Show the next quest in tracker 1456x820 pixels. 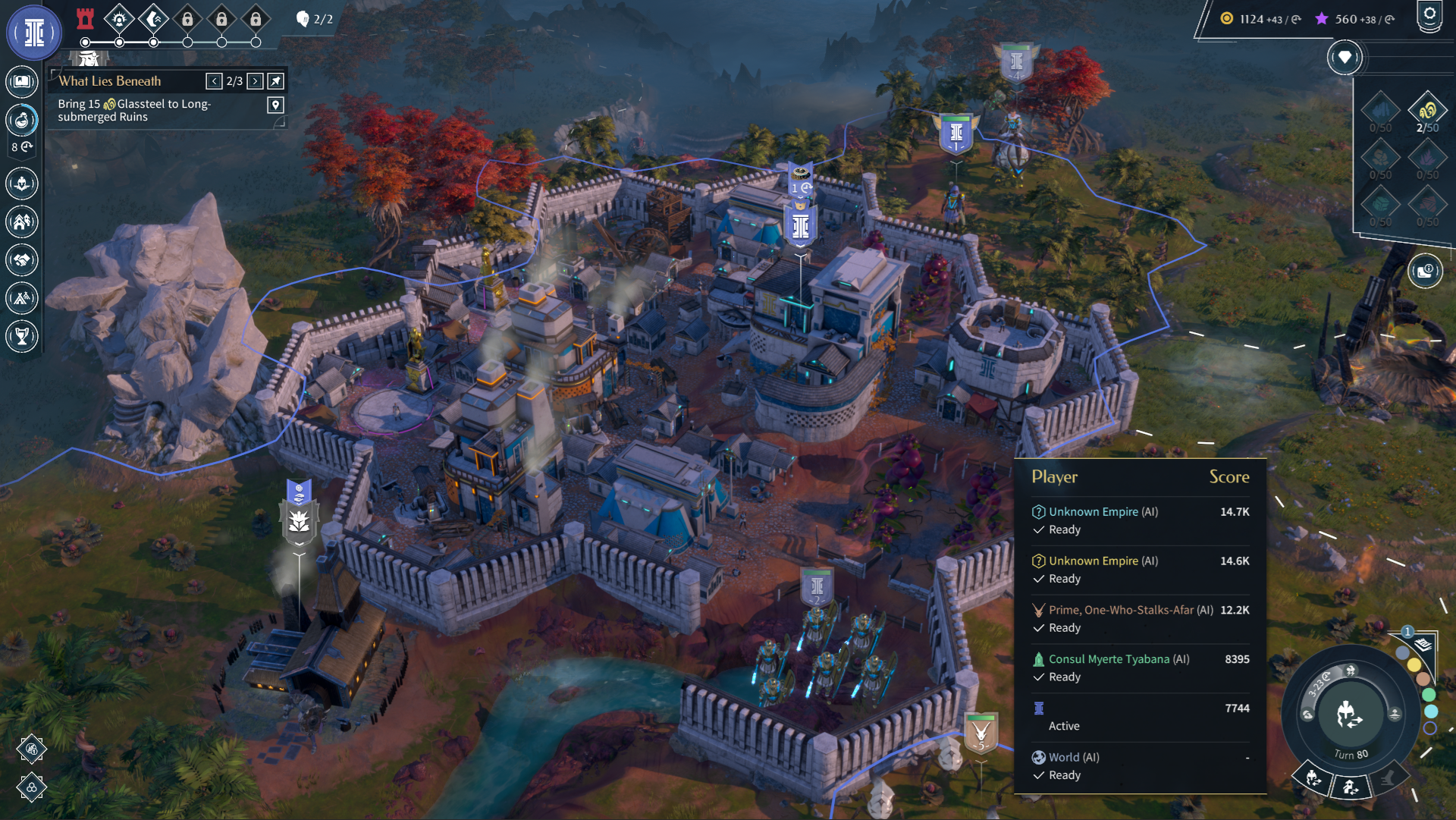click(x=256, y=81)
